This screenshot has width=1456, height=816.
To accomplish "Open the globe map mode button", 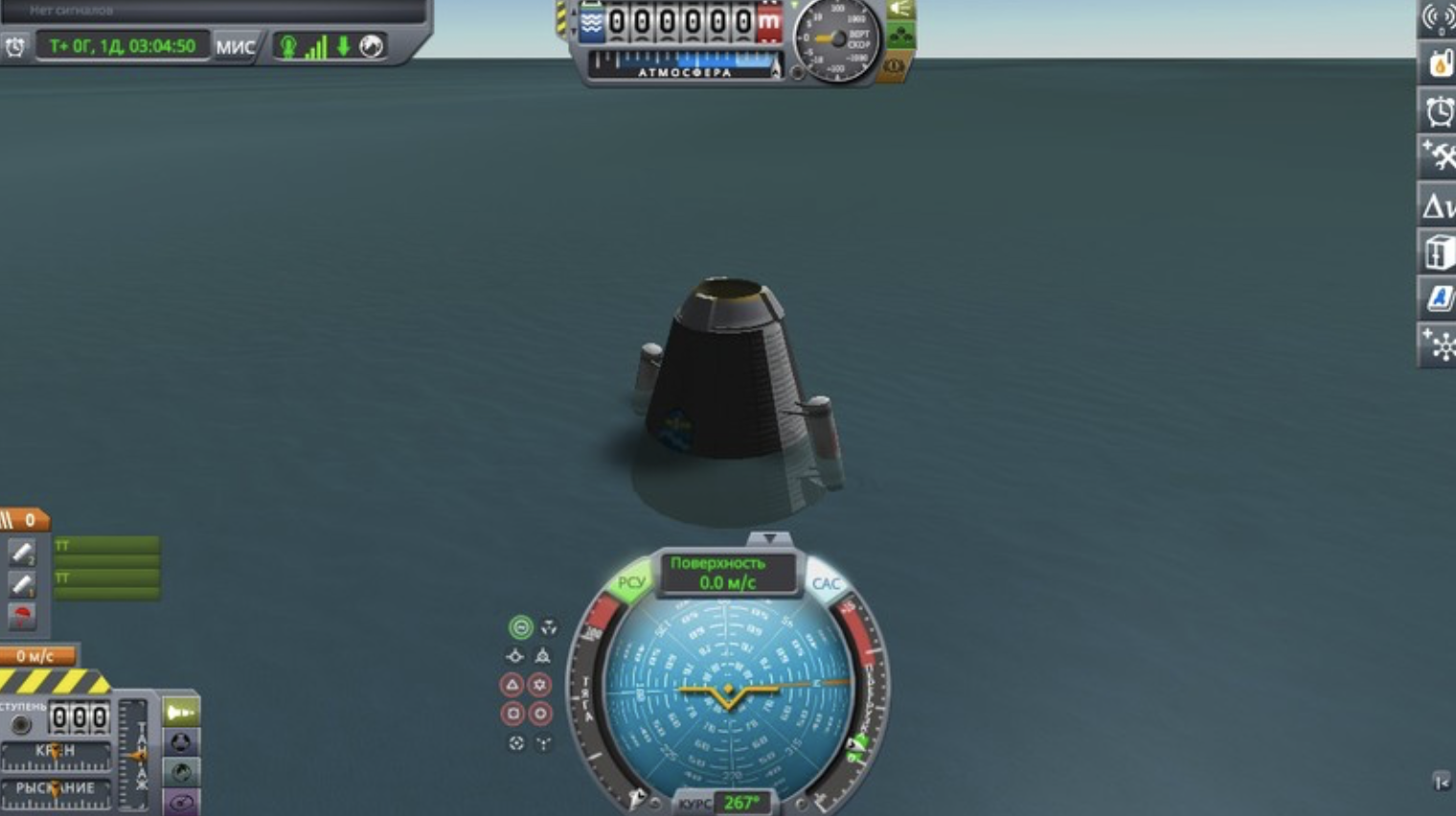I will point(181,772).
